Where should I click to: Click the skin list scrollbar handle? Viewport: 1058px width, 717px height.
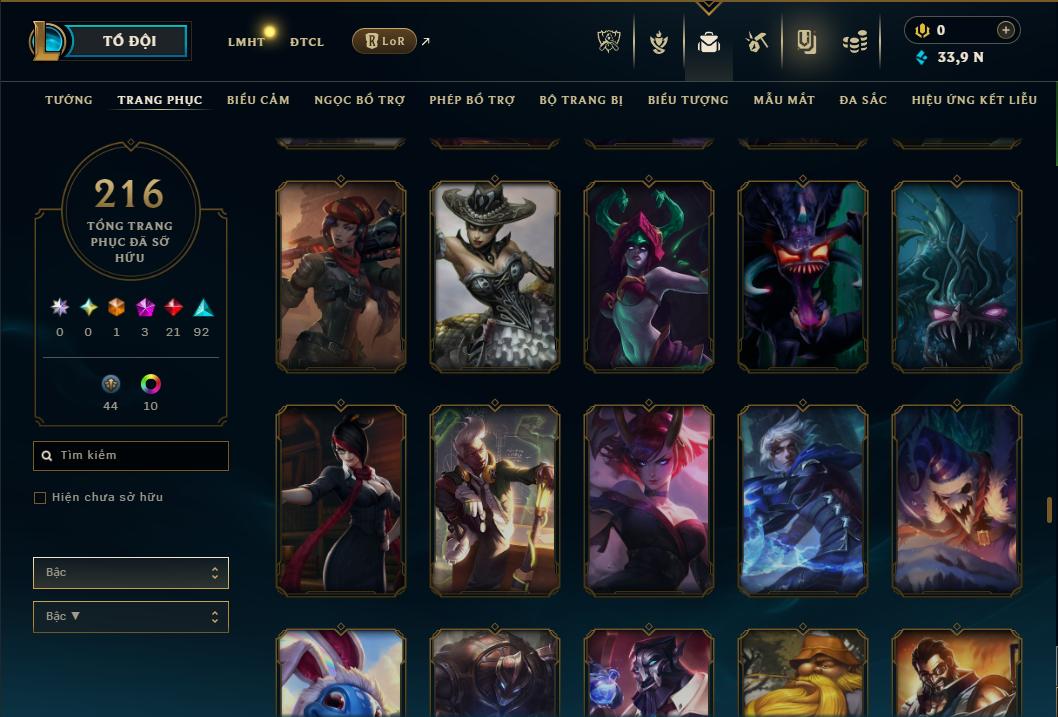pos(1049,510)
